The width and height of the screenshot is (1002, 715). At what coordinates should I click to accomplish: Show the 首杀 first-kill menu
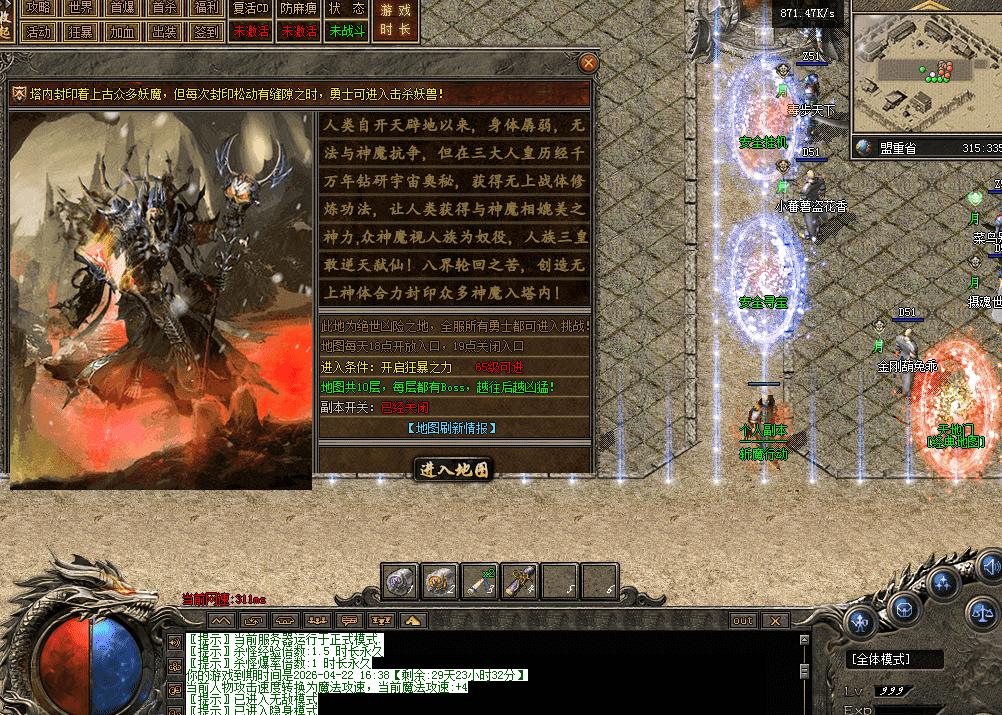(164, 8)
